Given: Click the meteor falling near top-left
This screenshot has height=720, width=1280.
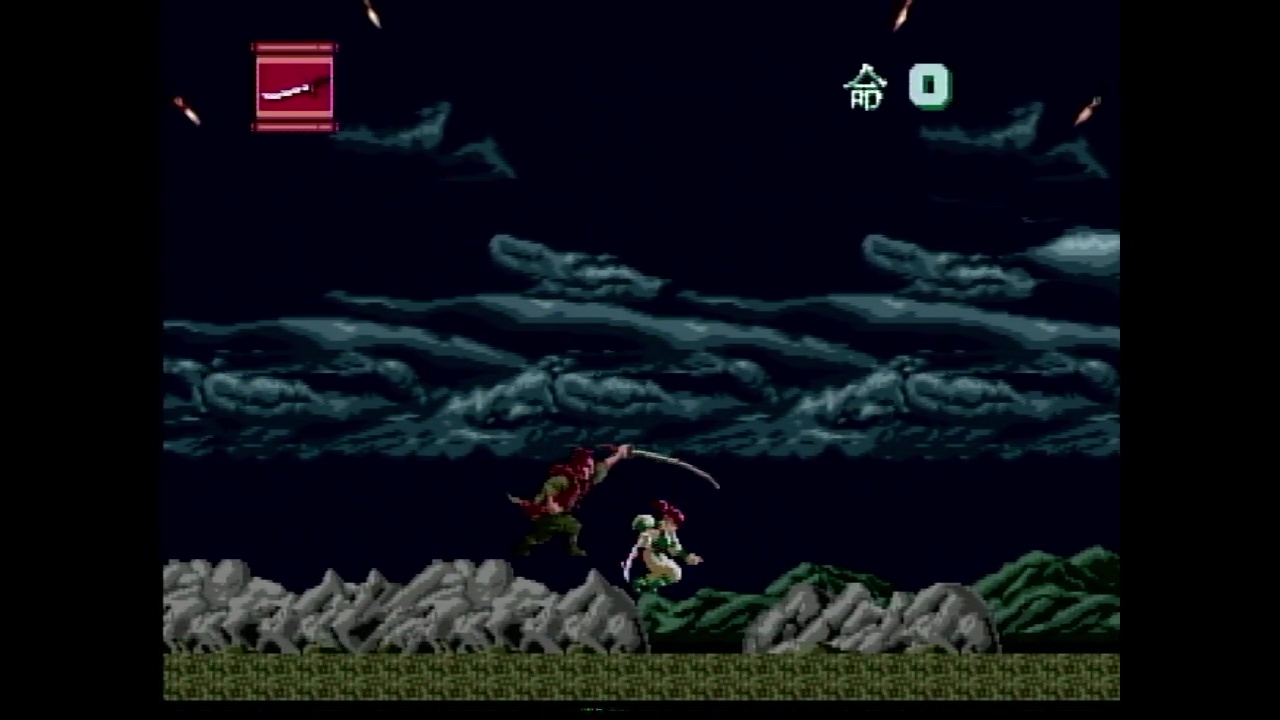Looking at the screenshot, I should (x=185, y=108).
